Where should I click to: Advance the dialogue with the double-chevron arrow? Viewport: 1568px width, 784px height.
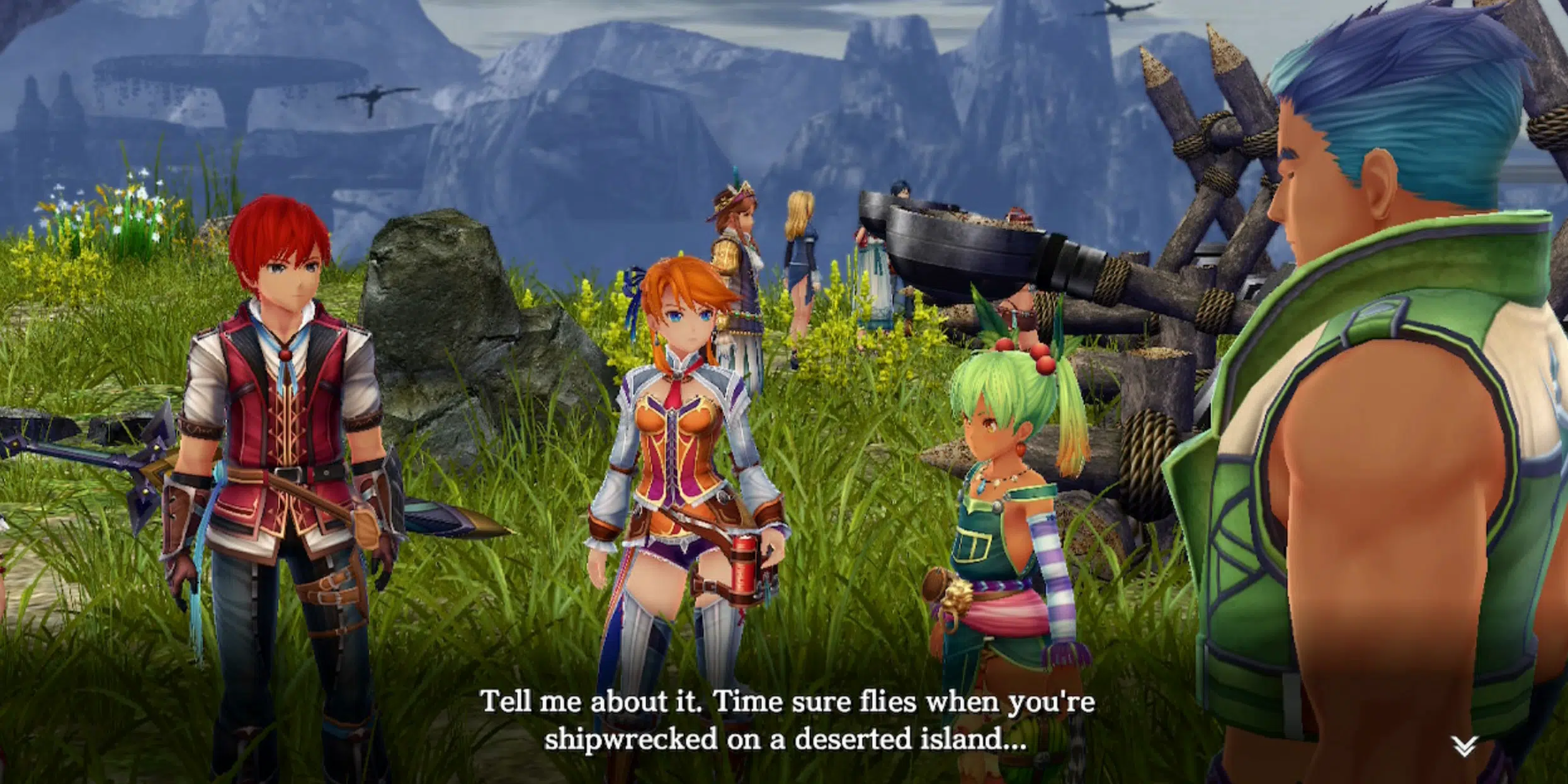[x=1464, y=746]
